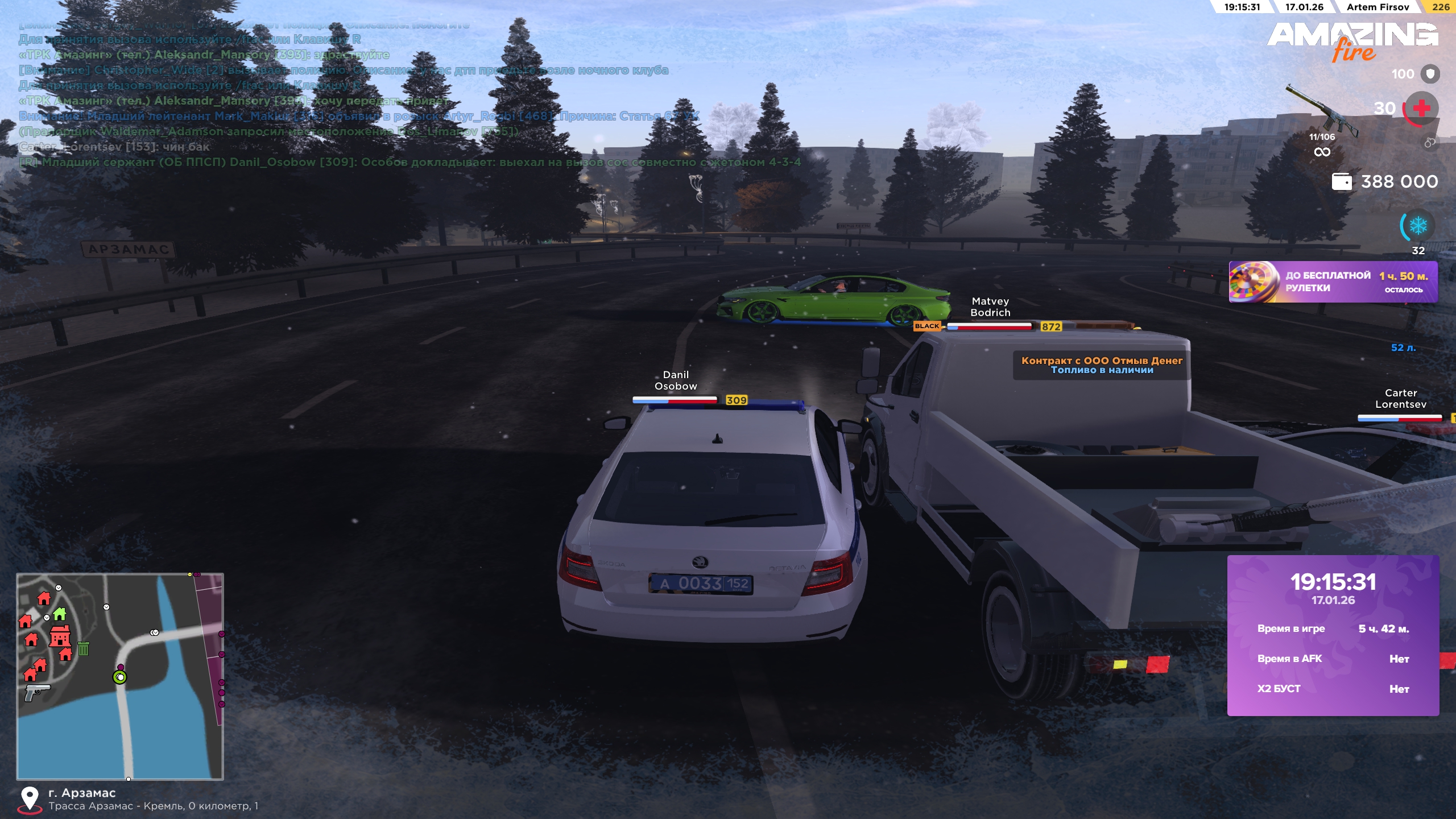Click the red cross health icon
The width and height of the screenshot is (1456, 819).
tap(1421, 108)
